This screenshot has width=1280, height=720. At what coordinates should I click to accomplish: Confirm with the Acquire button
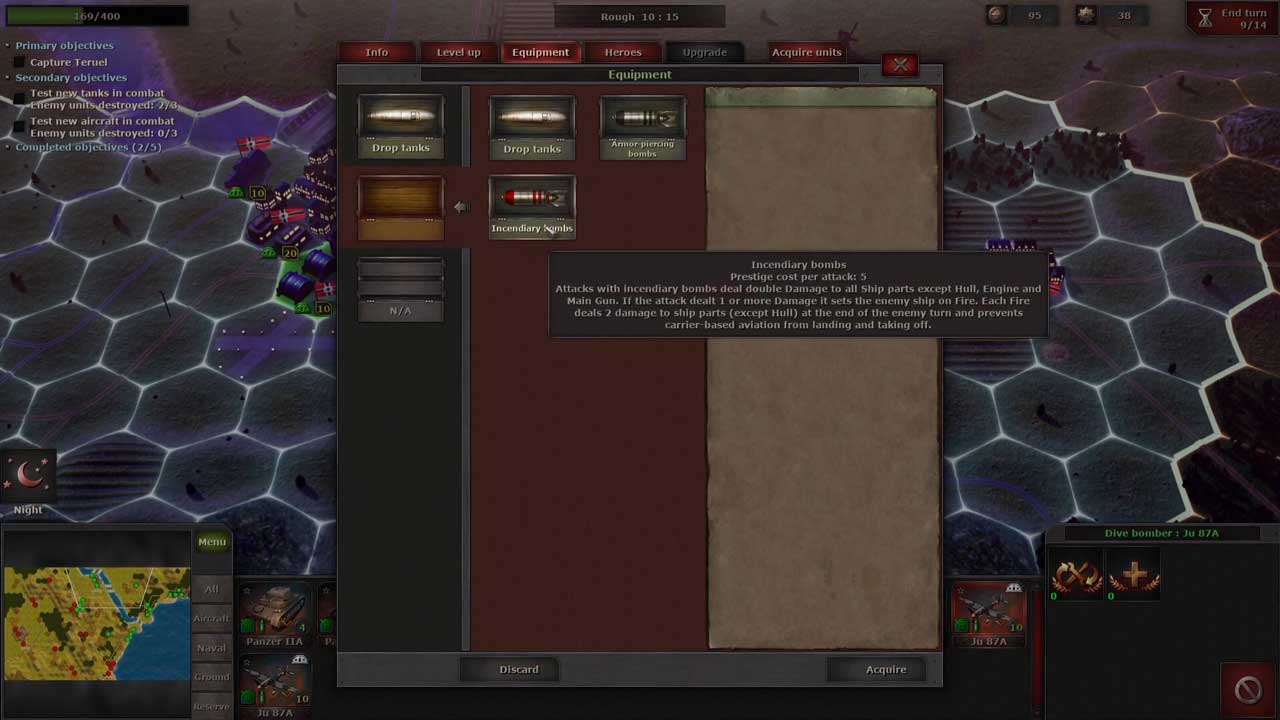coord(886,669)
